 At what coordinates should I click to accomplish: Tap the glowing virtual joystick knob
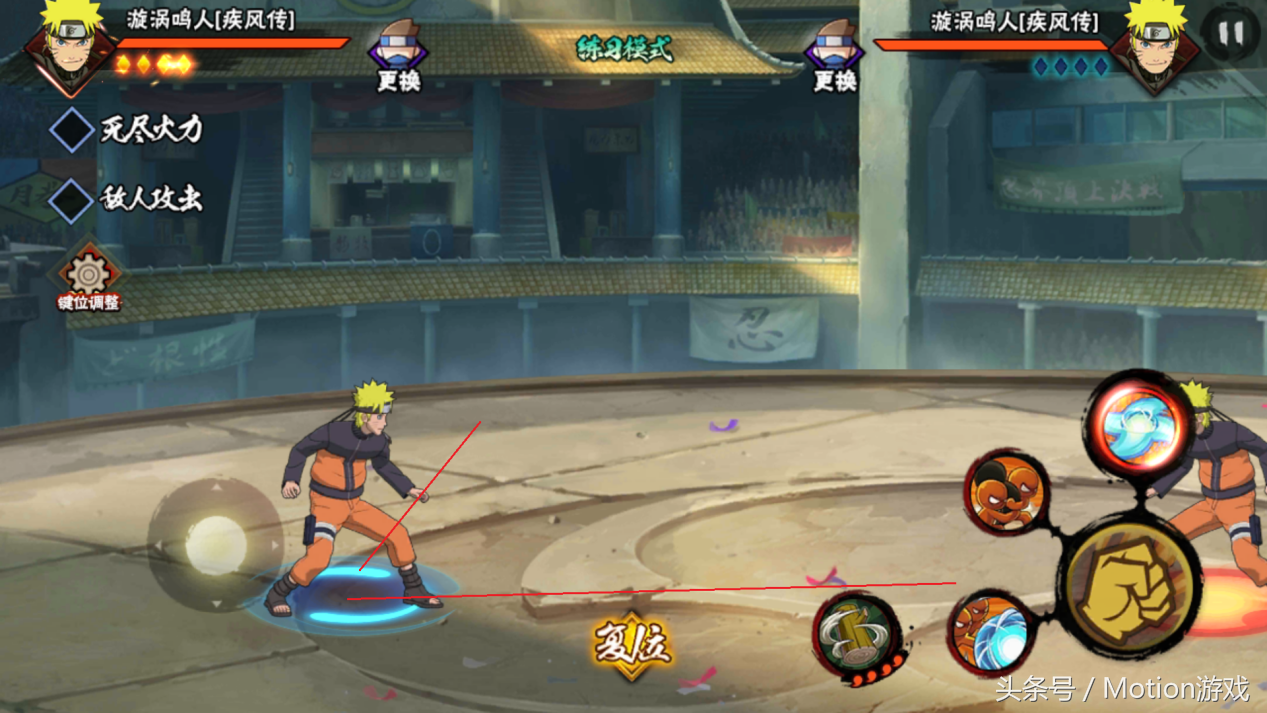[x=215, y=543]
